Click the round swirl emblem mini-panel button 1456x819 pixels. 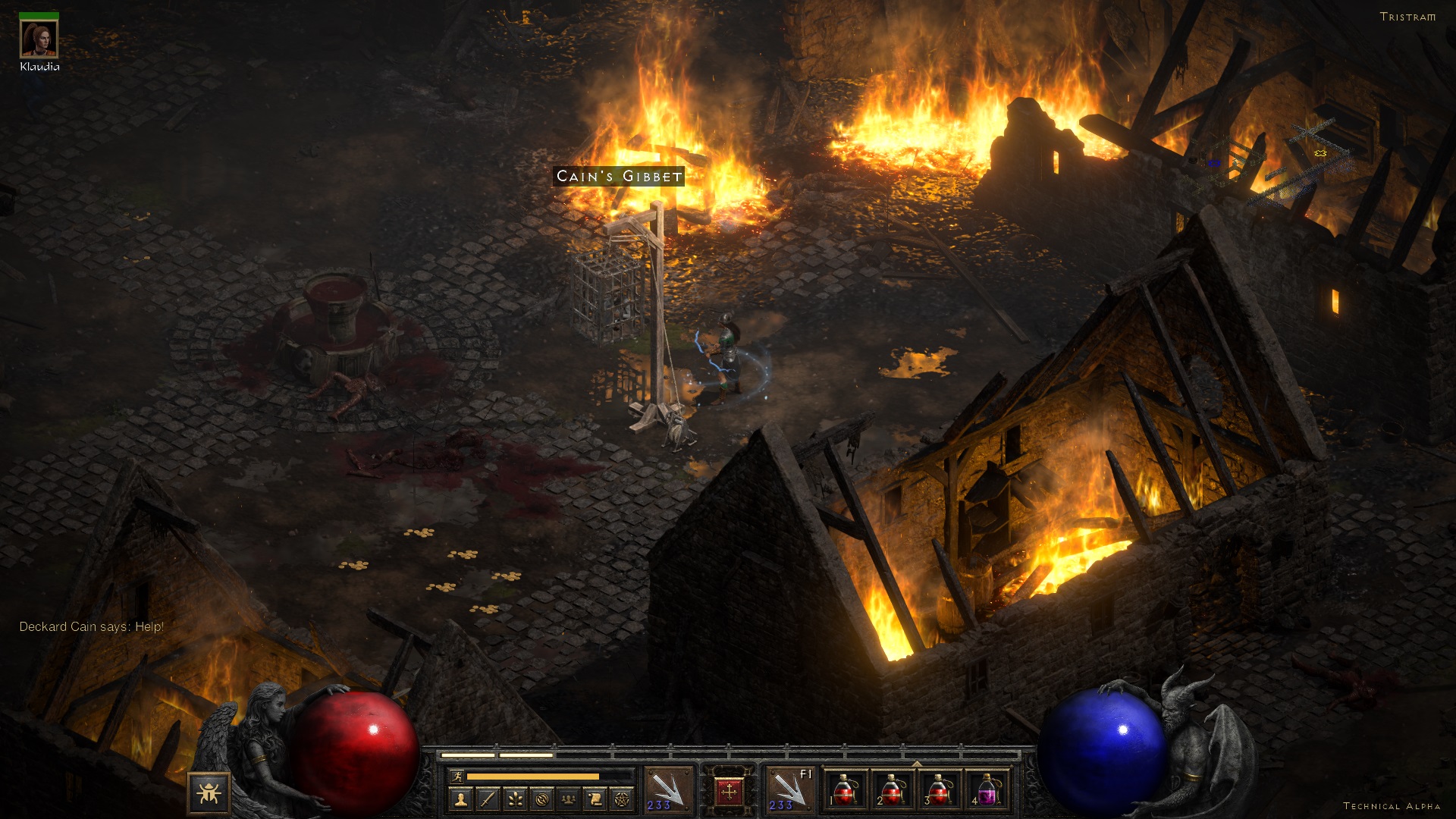[x=541, y=799]
